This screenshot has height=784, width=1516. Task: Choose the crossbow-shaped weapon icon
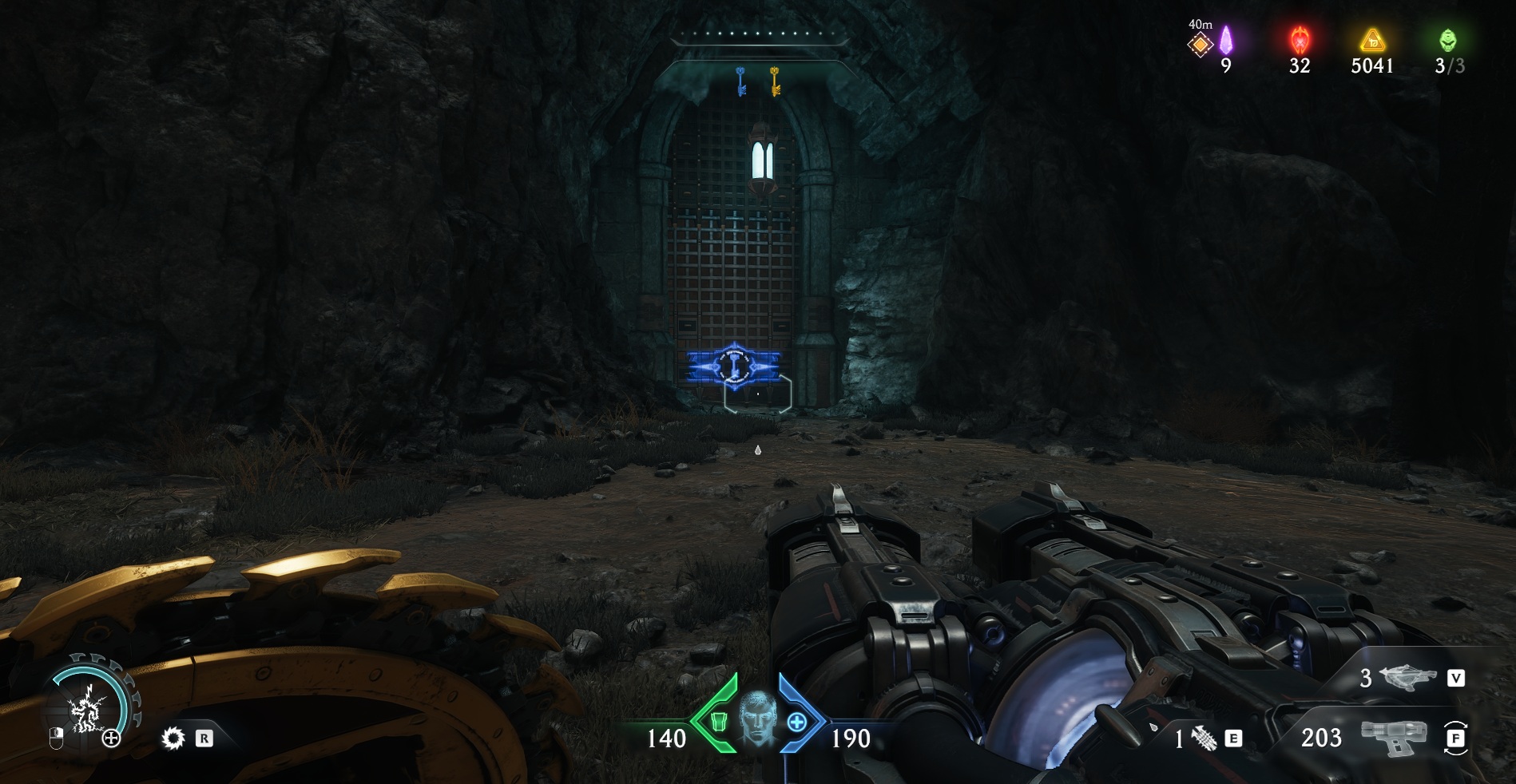1407,678
